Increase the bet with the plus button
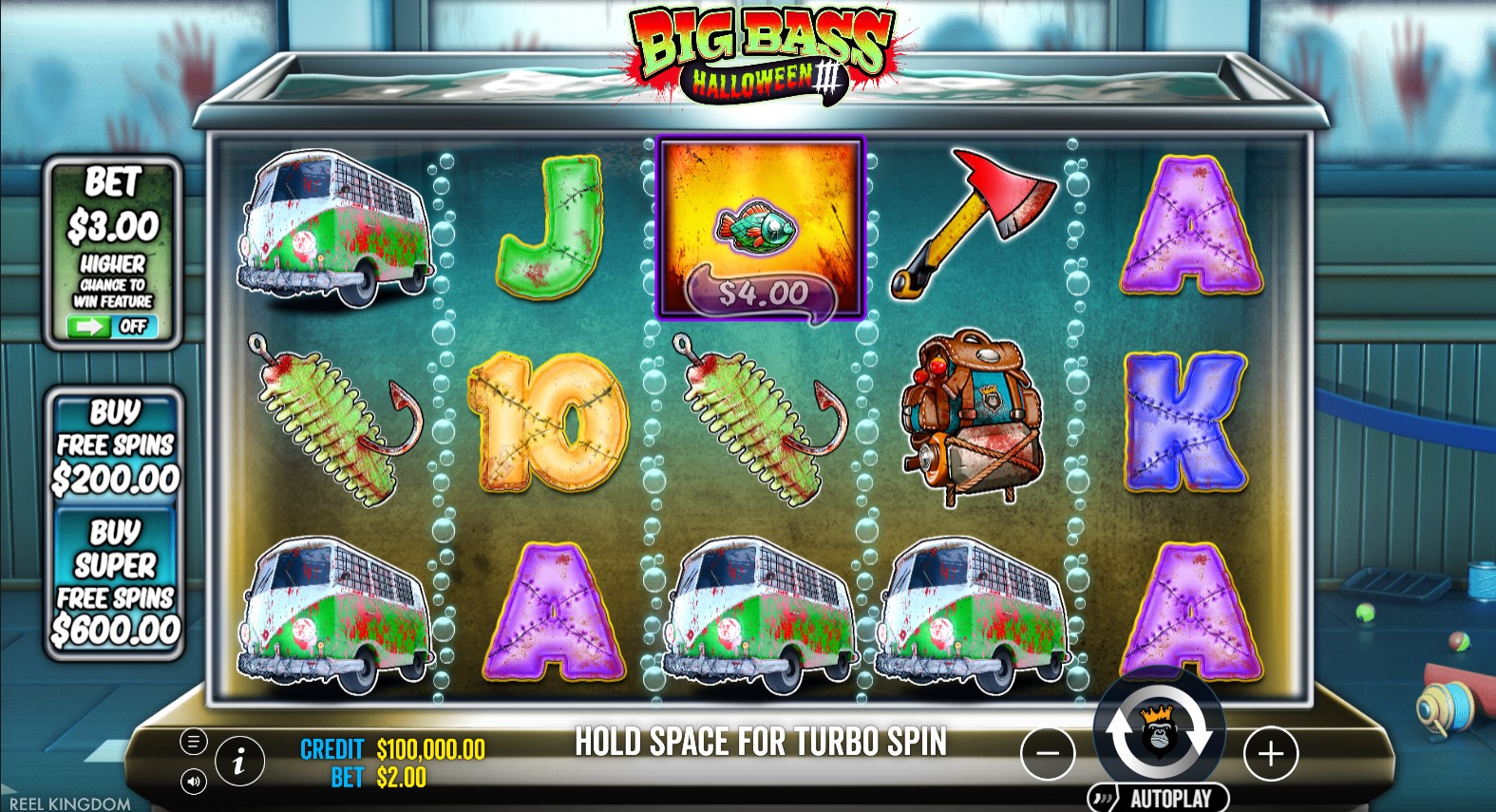The image size is (1496, 812). (1270, 754)
